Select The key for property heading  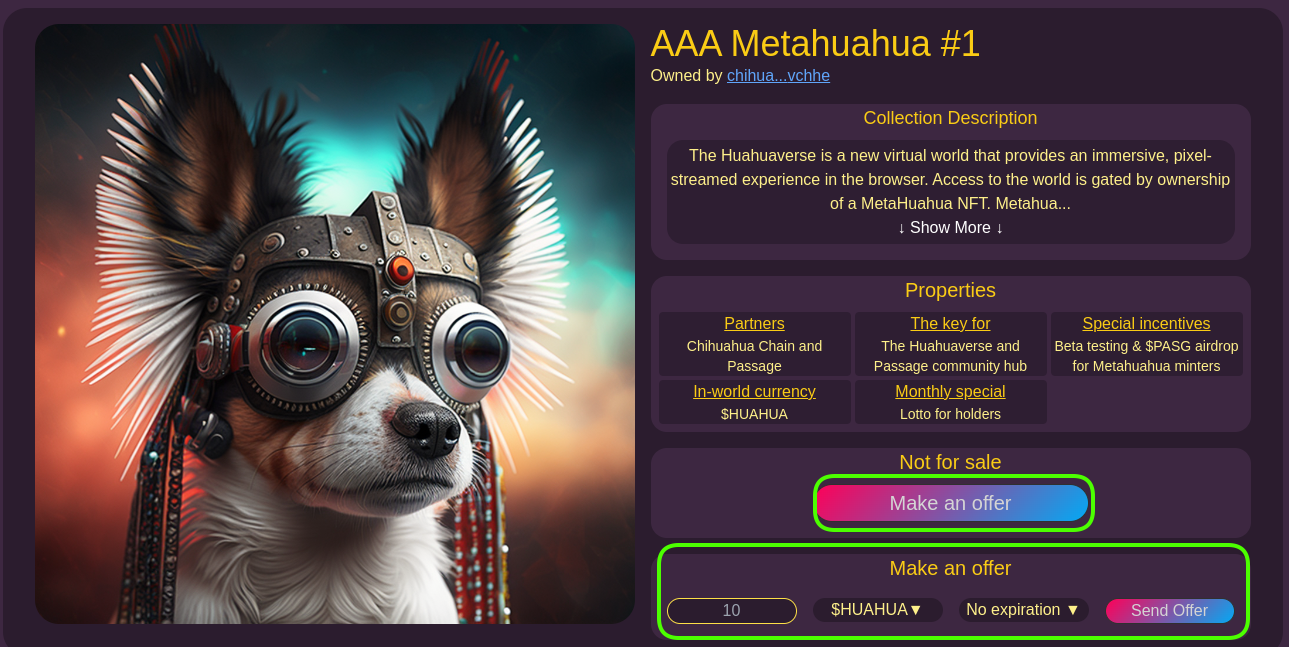coord(950,324)
